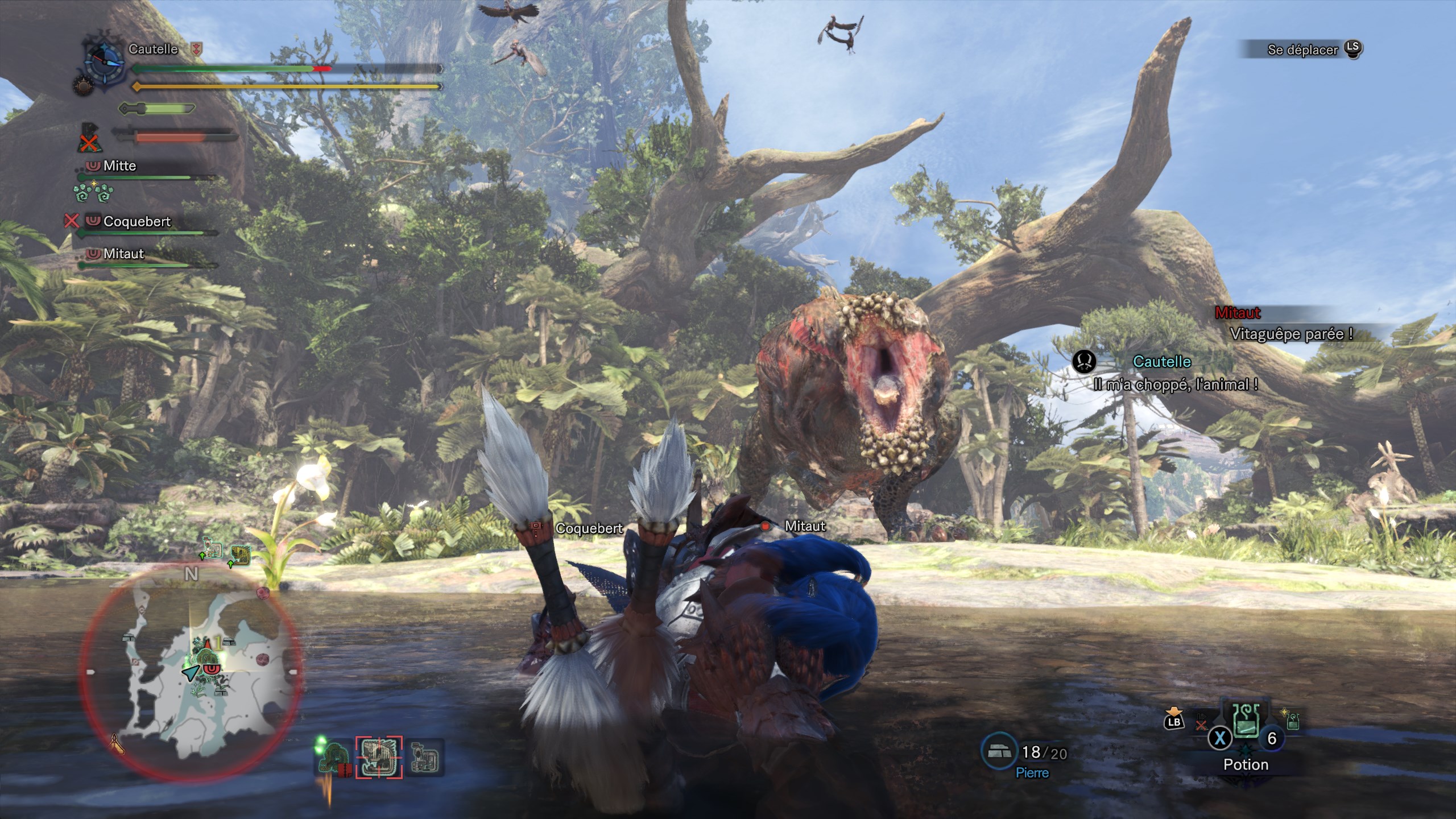Select the small sparkling potion in item bar
1456x819 pixels.
click(1293, 722)
